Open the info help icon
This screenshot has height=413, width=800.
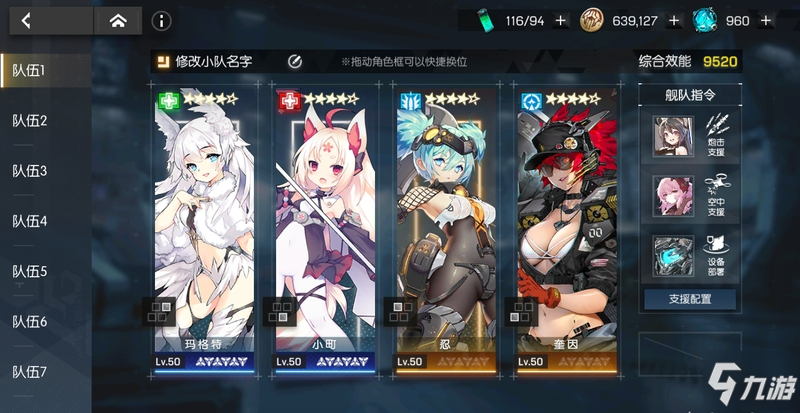161,20
